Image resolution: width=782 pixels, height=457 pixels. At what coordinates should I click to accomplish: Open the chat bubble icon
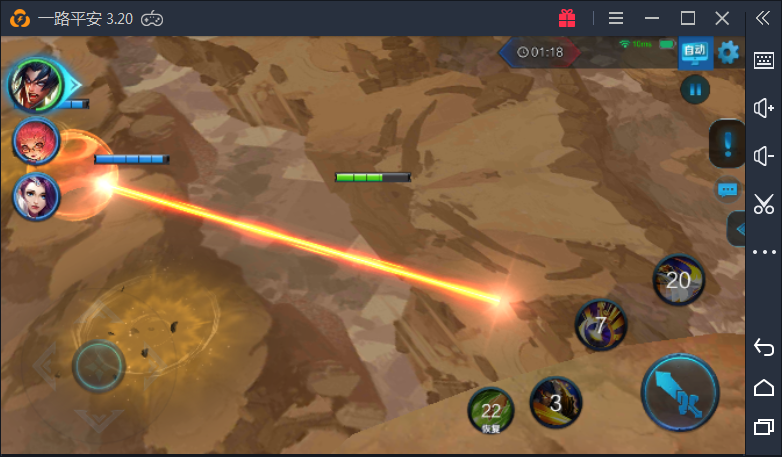pyautogui.click(x=728, y=189)
